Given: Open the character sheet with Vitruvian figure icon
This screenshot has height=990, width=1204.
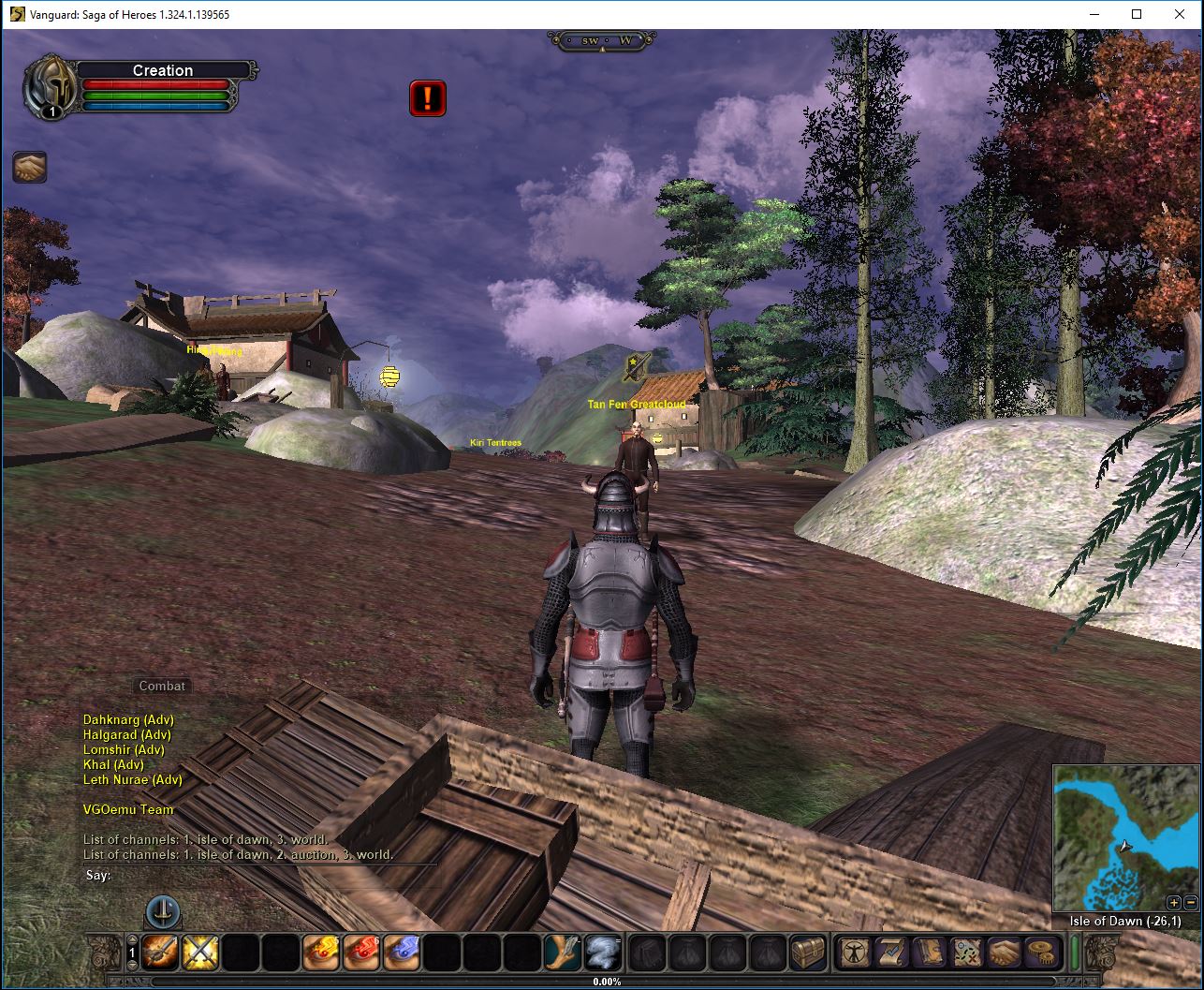Looking at the screenshot, I should coord(853,953).
